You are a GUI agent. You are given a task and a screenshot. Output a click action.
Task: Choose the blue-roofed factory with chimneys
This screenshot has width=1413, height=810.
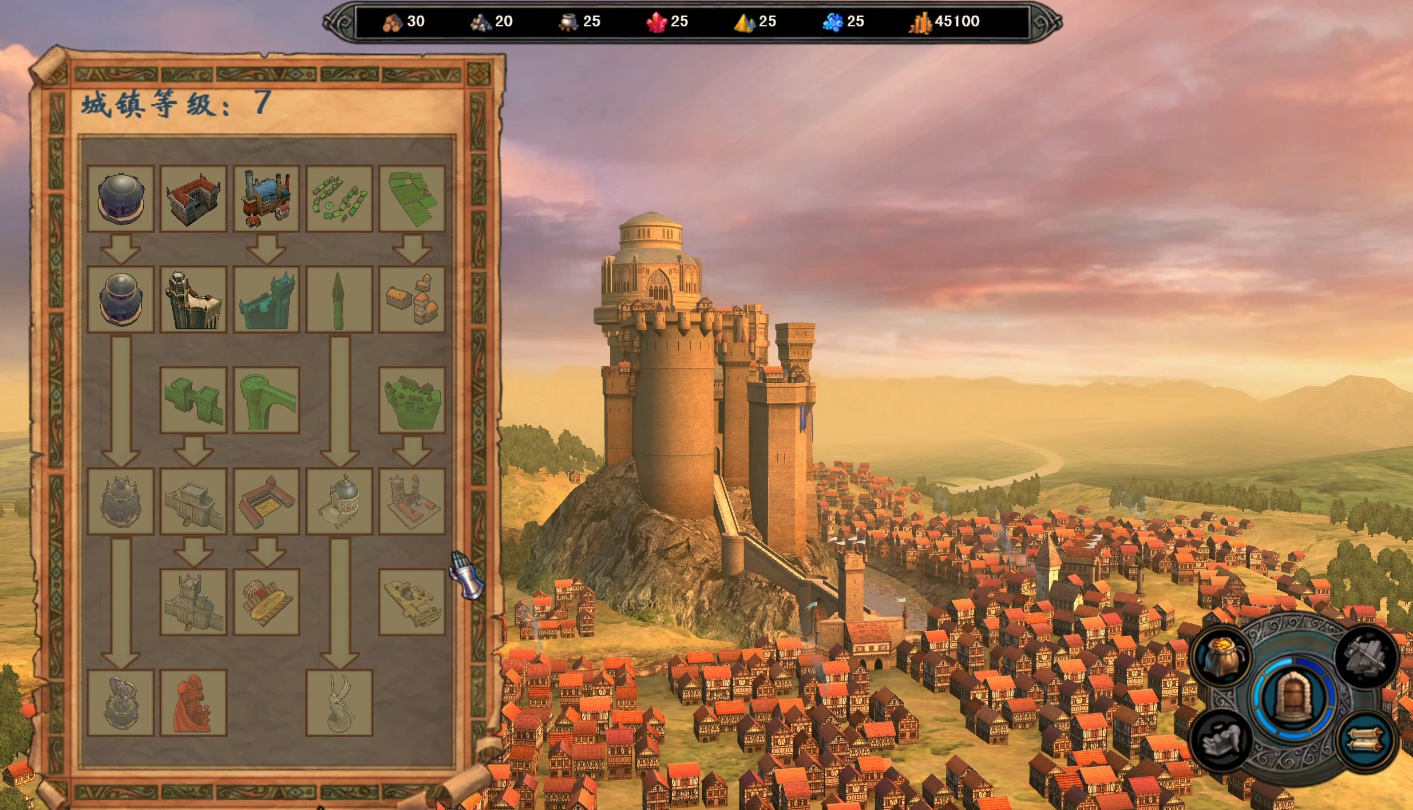(267, 199)
